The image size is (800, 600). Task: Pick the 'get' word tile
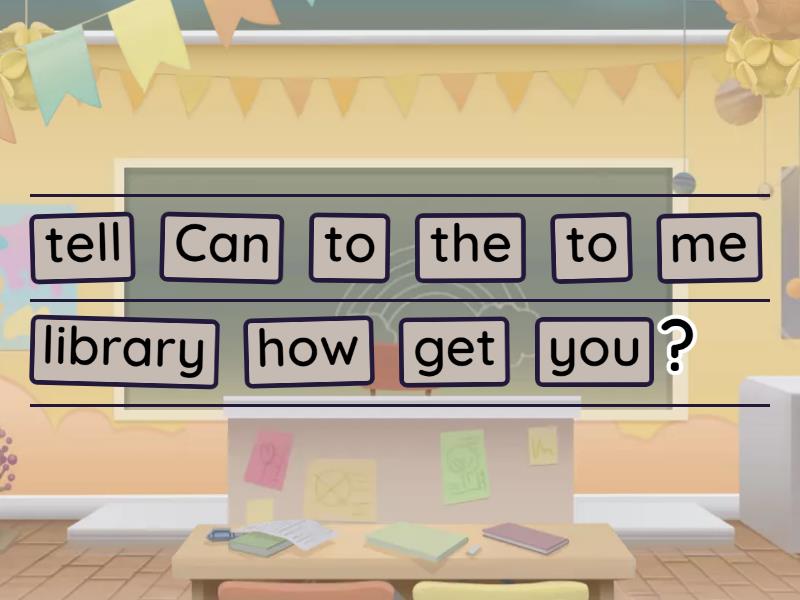[x=454, y=351]
